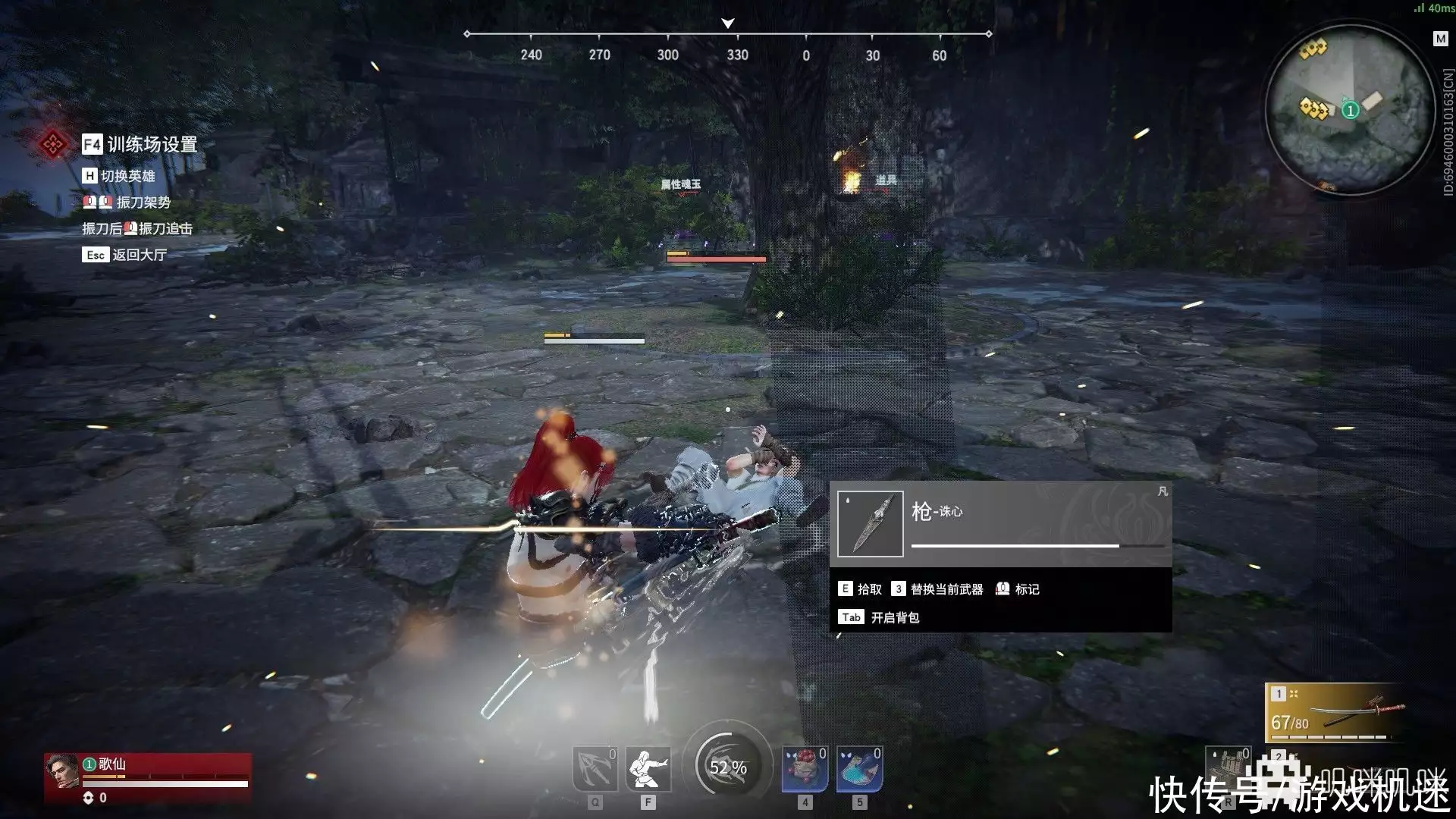
Task: Open the circular minimap
Action: pos(1350,110)
